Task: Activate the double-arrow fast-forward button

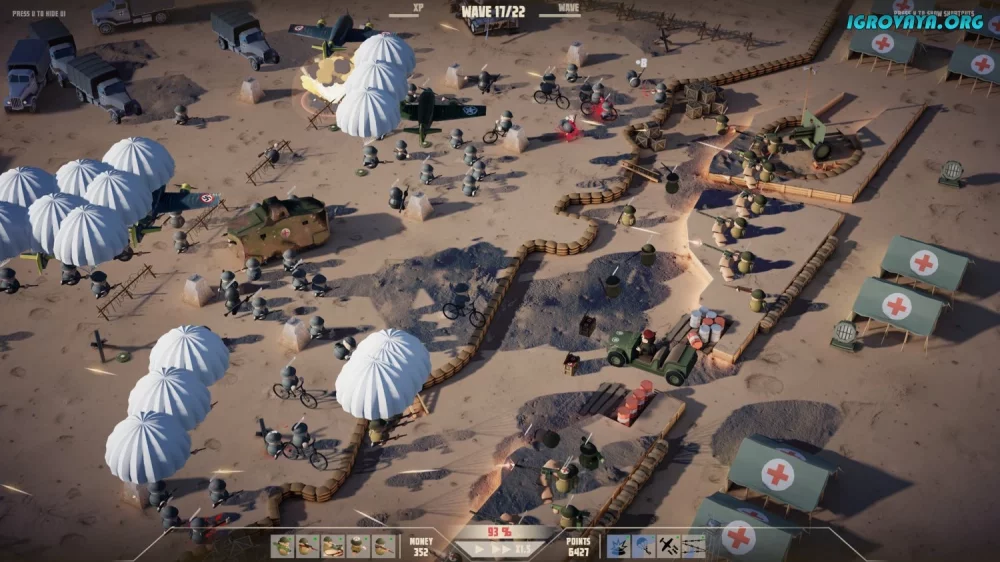Action: [x=499, y=549]
